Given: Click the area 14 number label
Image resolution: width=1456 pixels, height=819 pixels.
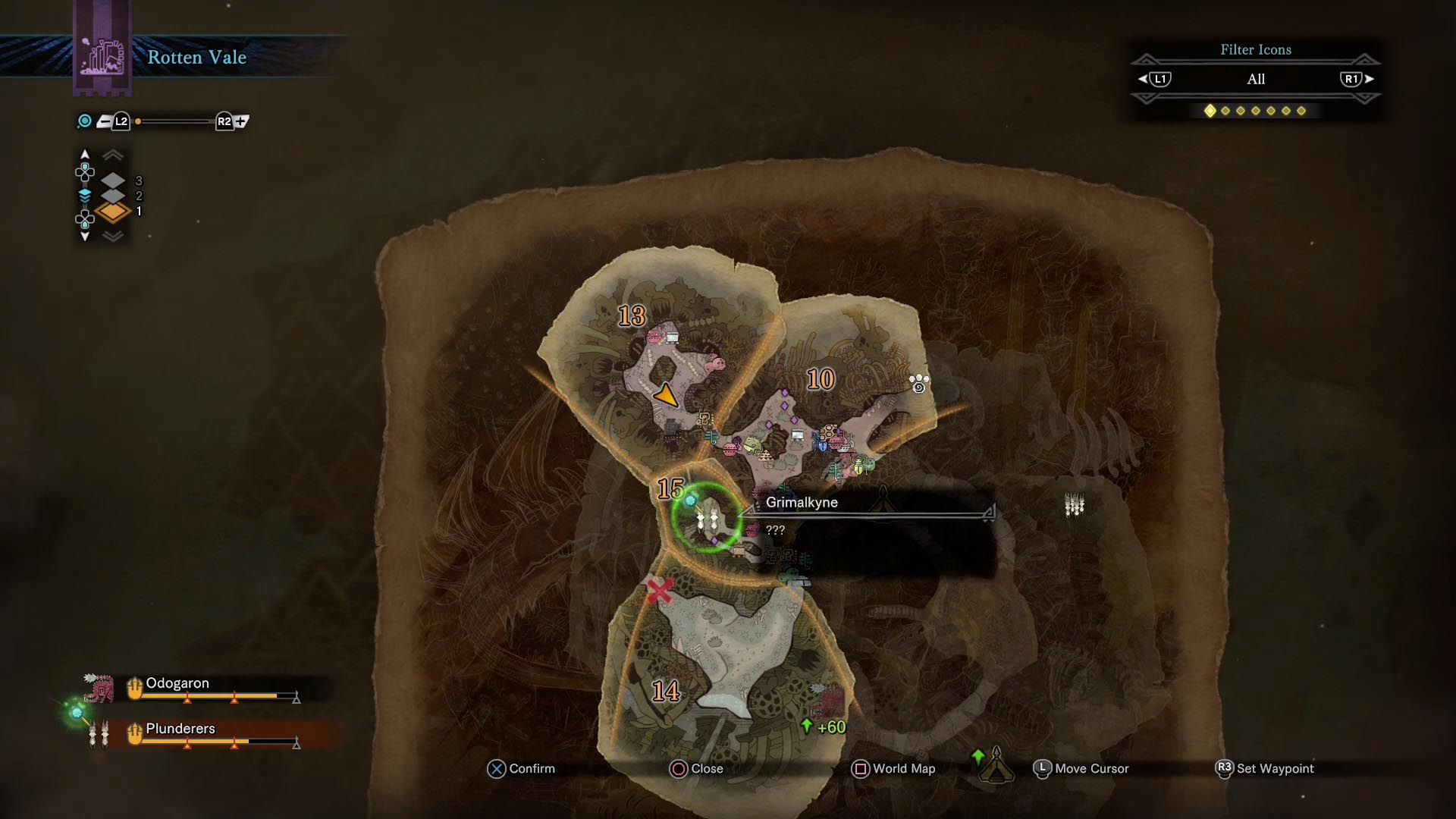Looking at the screenshot, I should (666, 691).
